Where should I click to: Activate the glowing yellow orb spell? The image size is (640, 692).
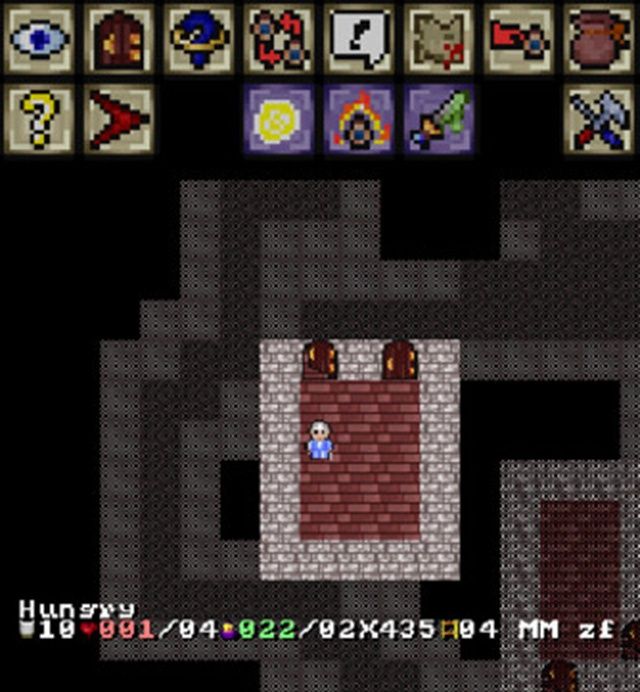point(279,119)
